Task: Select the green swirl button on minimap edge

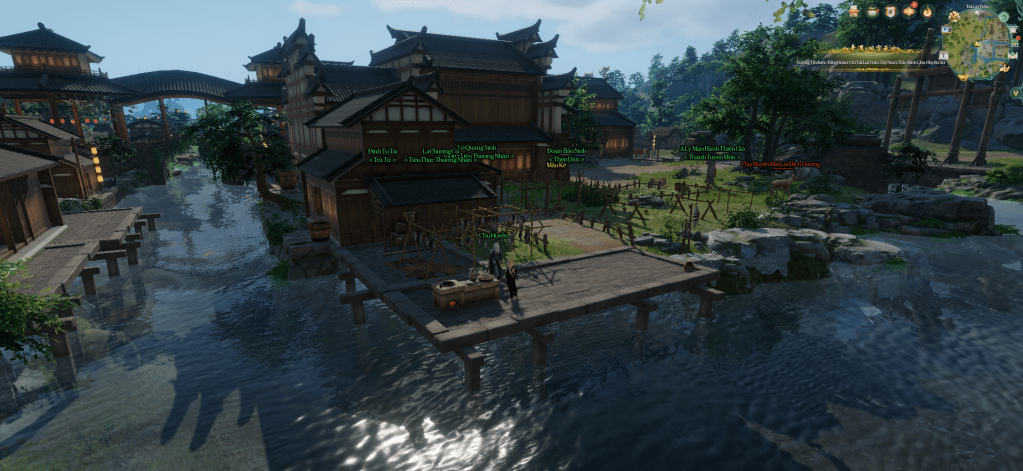Action: (x=1003, y=17)
